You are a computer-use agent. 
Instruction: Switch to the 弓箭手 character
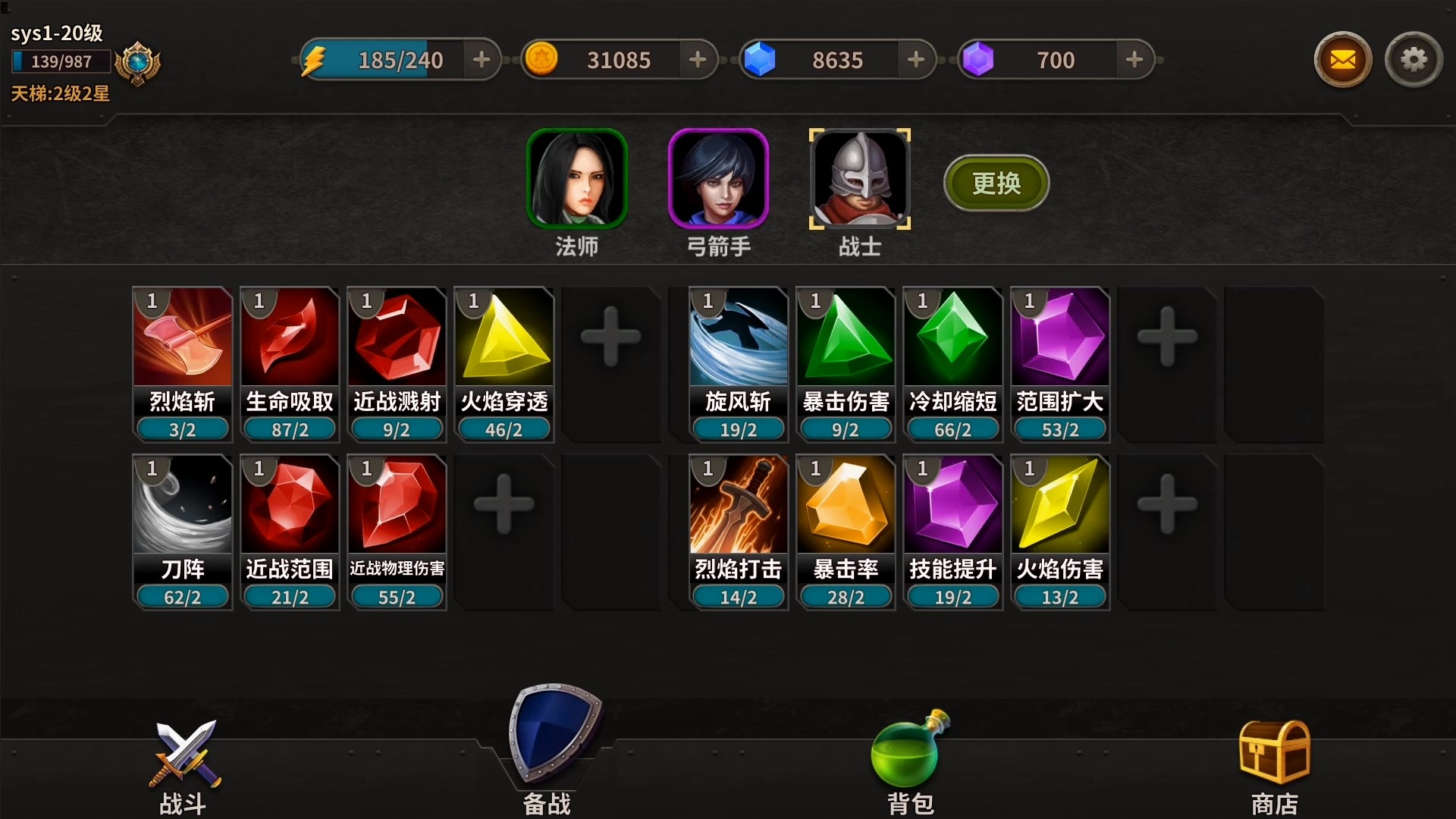click(719, 179)
